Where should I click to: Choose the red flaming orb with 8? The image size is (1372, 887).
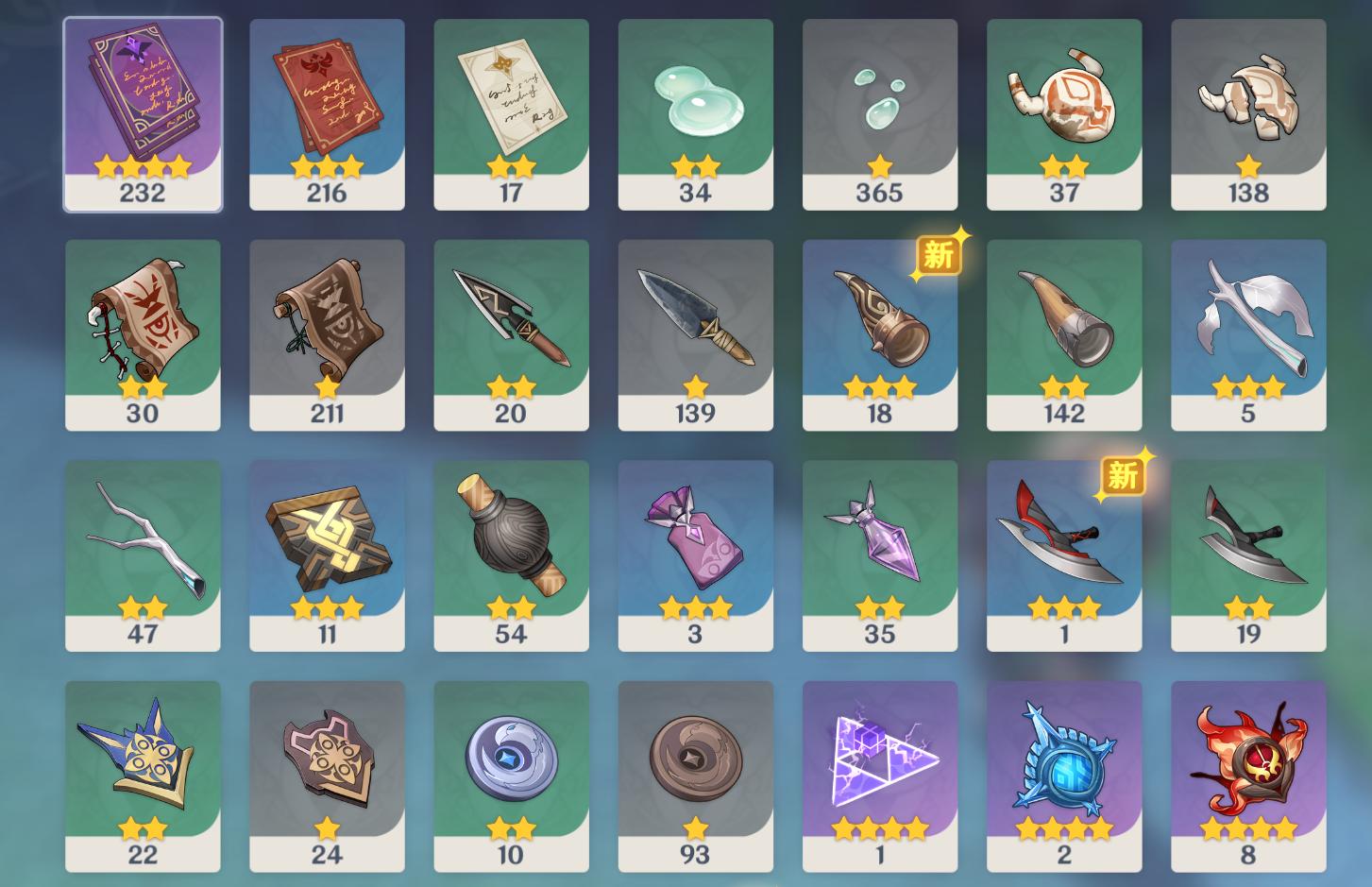click(x=1248, y=776)
